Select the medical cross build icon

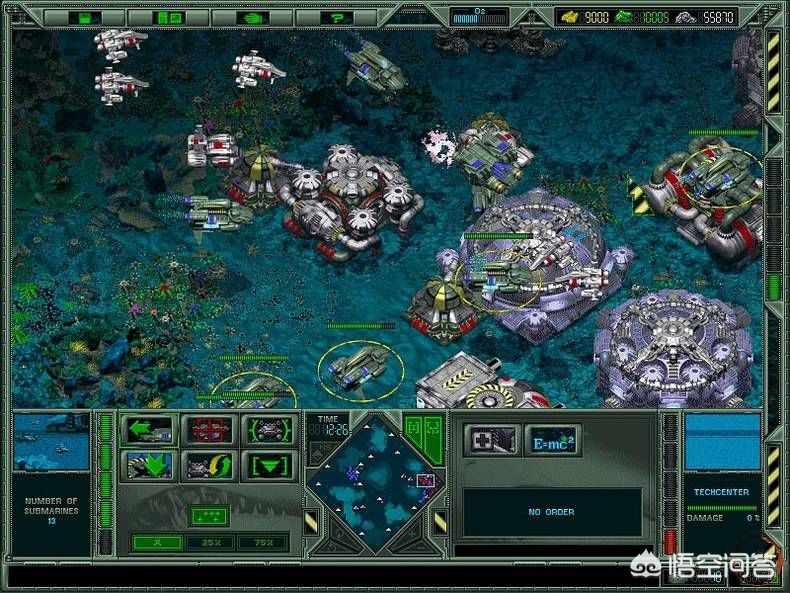coord(492,439)
